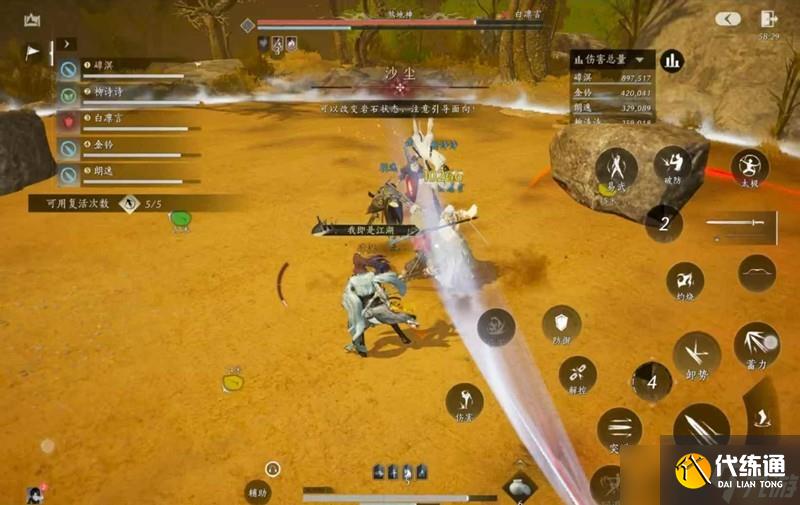Tap the 防御 shield defense button
Viewport: 800px width, 505px height.
click(x=561, y=324)
